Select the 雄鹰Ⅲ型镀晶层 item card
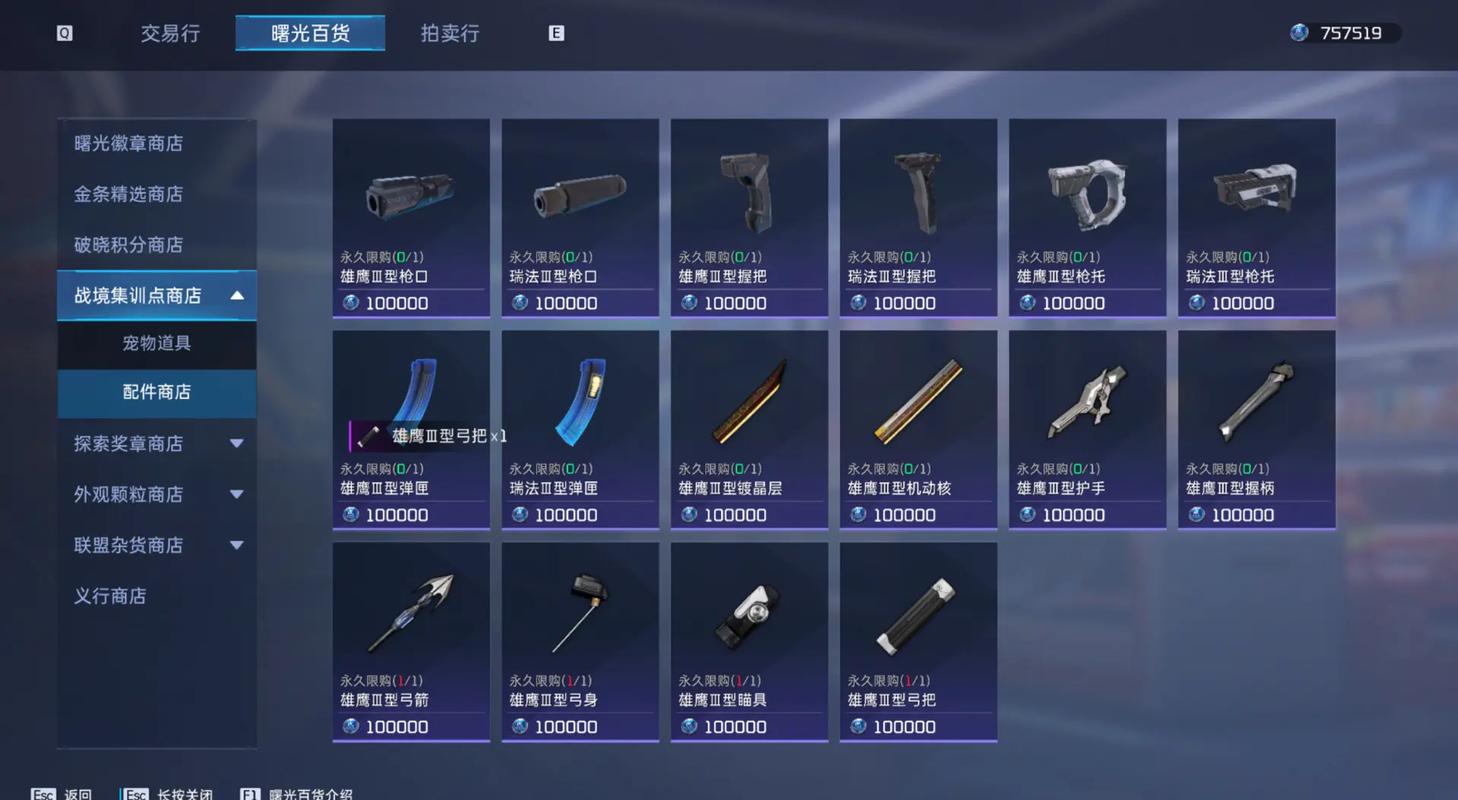1458x800 pixels. point(749,429)
